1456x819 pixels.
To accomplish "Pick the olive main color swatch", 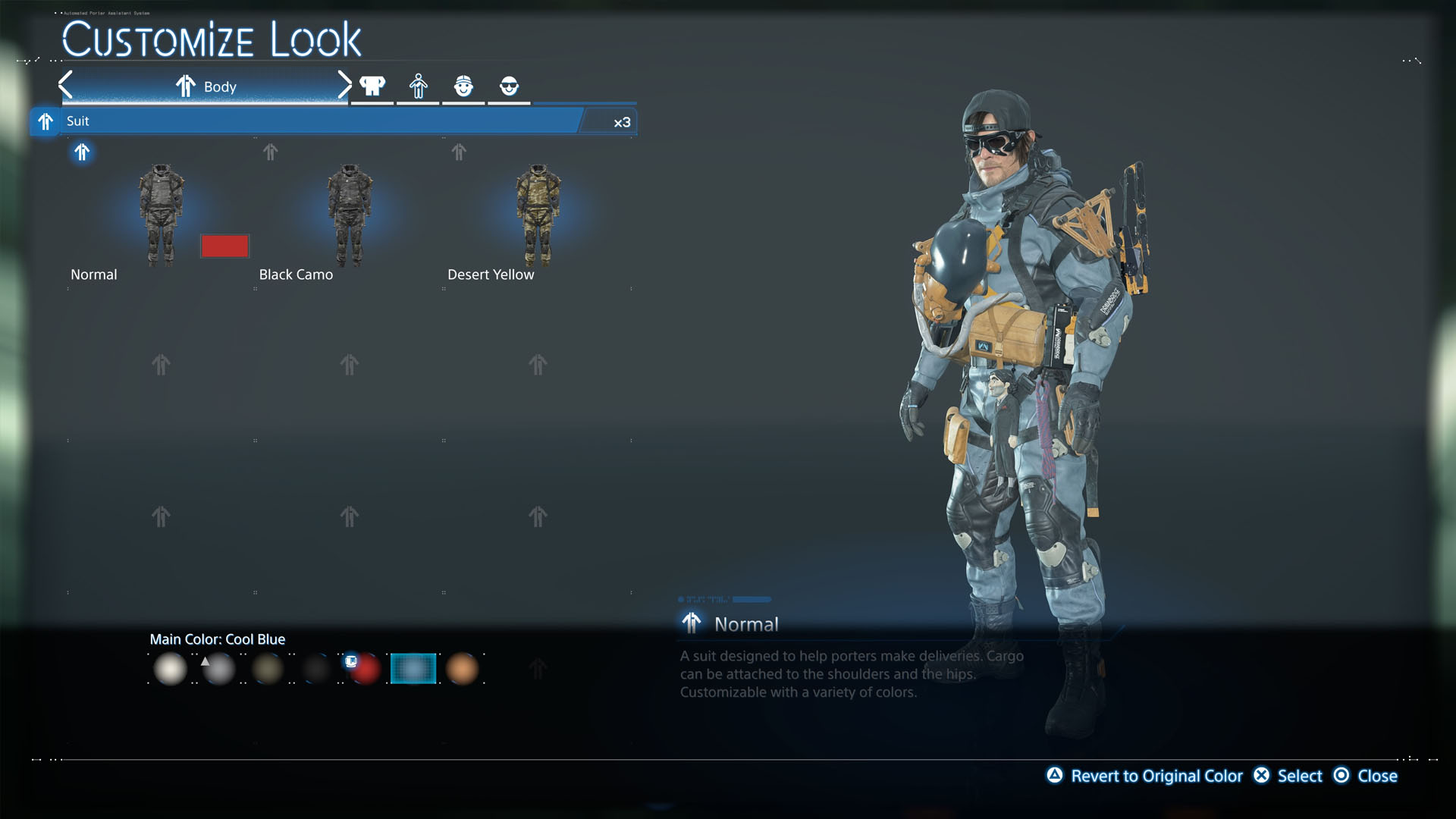I will tap(268, 669).
